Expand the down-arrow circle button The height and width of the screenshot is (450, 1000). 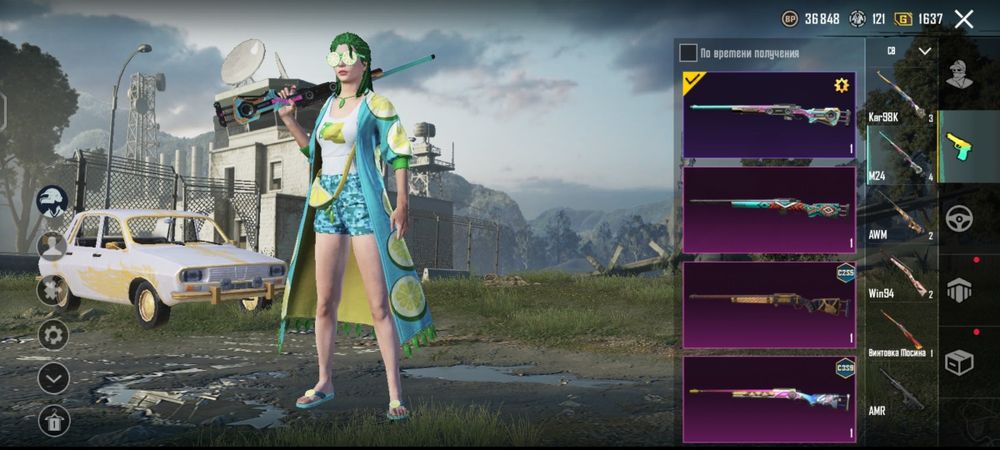coord(53,377)
